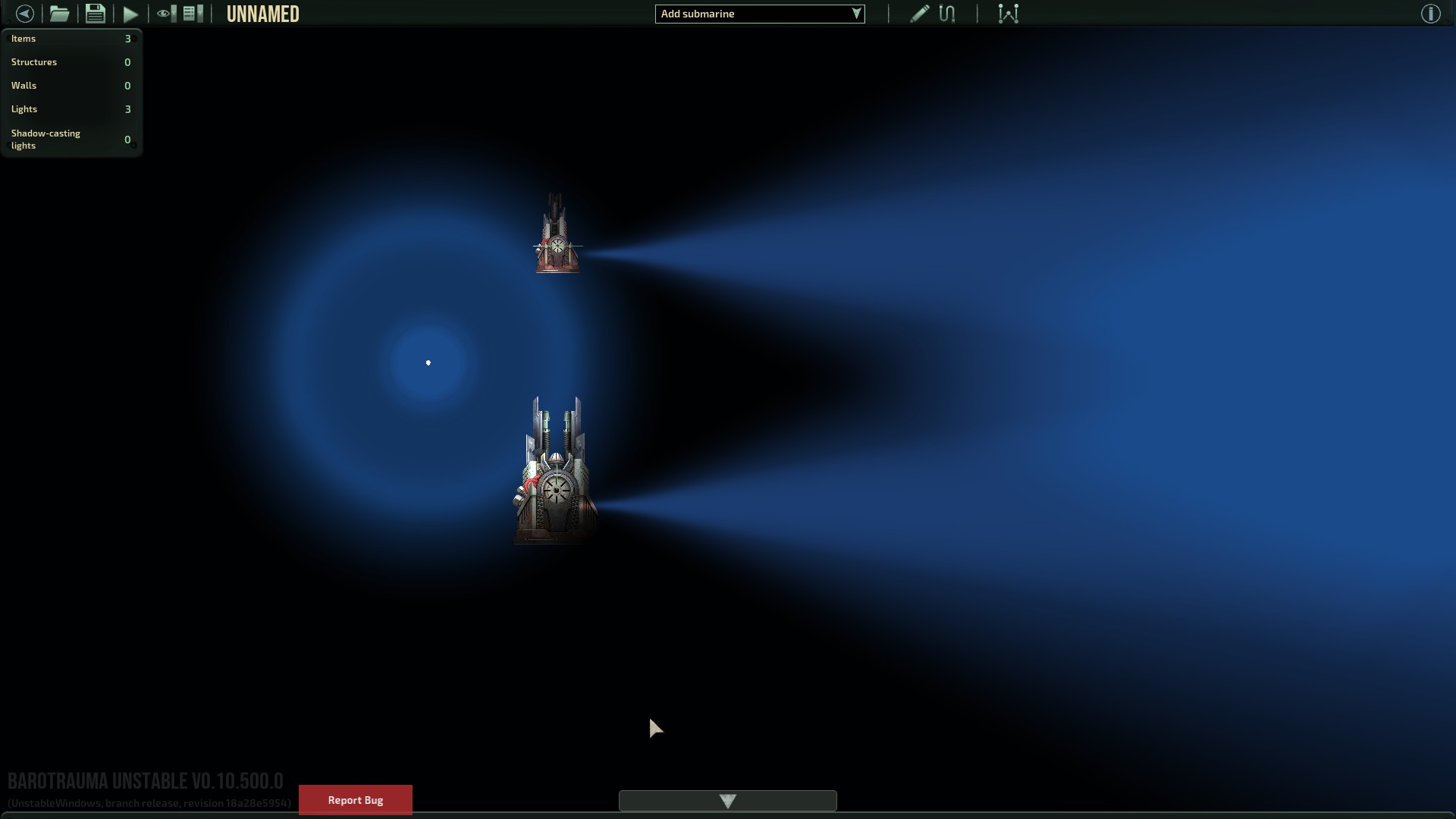Open the info panel via the i icon
The image size is (1456, 819).
(1431, 13)
